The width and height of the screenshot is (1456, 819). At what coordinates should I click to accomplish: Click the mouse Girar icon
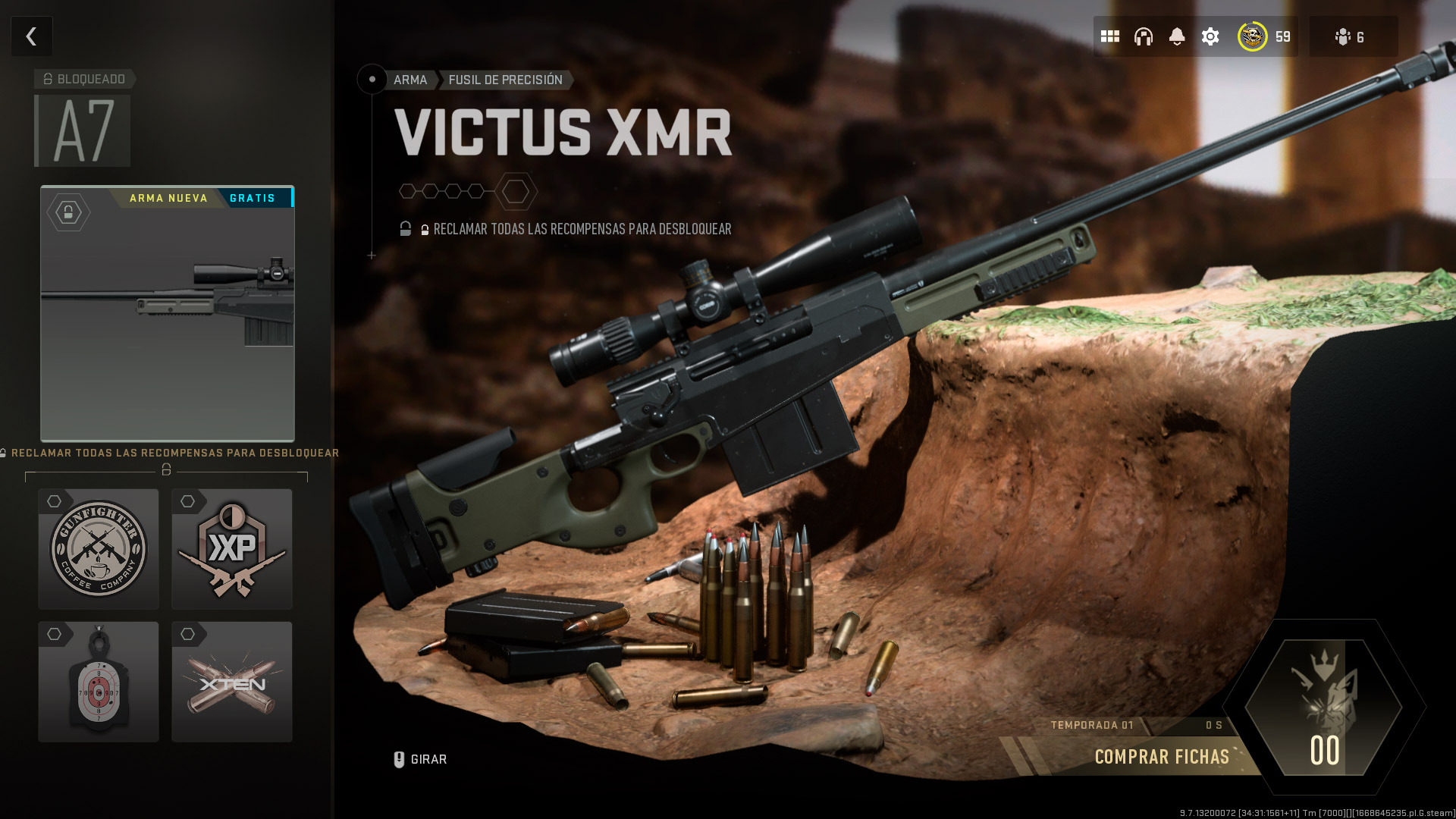point(398,758)
